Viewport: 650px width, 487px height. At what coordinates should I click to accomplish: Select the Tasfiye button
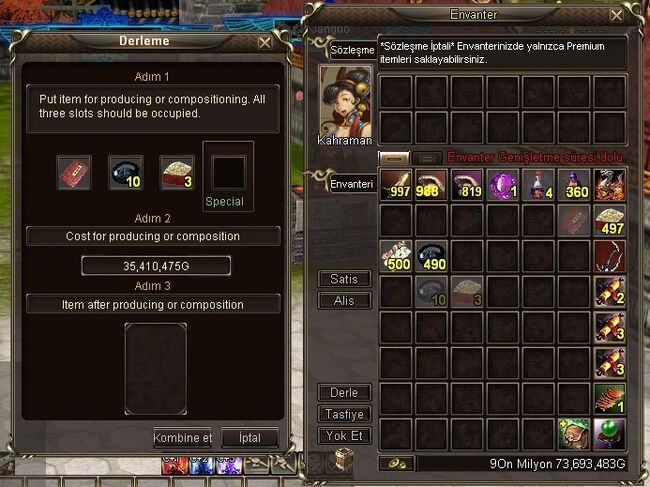coord(344,414)
